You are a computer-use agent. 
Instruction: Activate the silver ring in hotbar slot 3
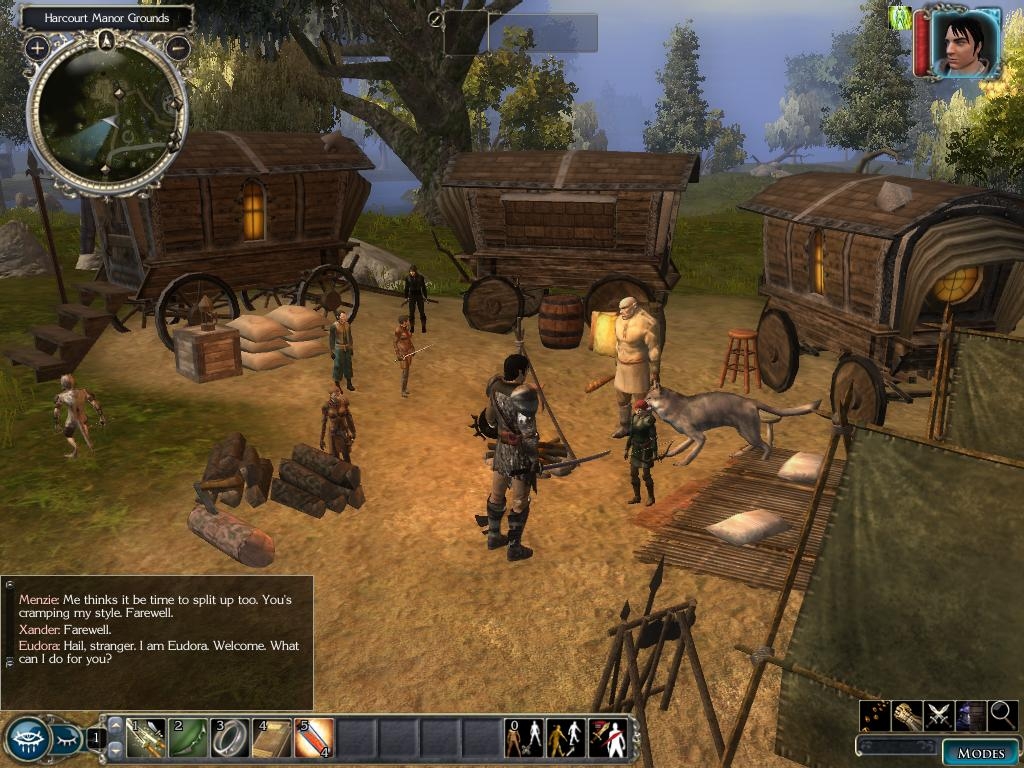(230, 738)
